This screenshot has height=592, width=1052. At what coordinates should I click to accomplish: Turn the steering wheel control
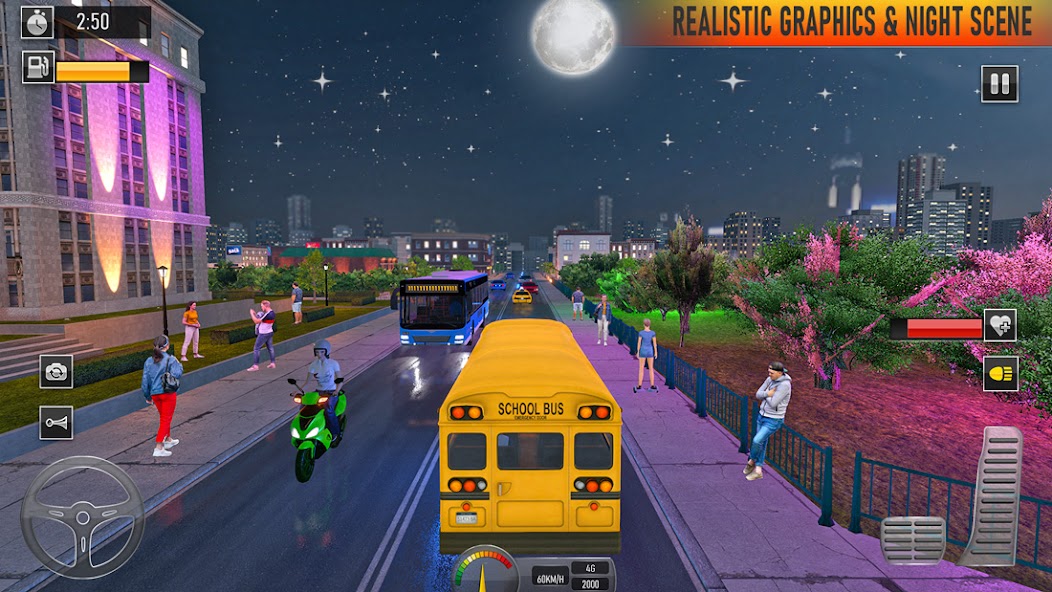pyautogui.click(x=82, y=516)
